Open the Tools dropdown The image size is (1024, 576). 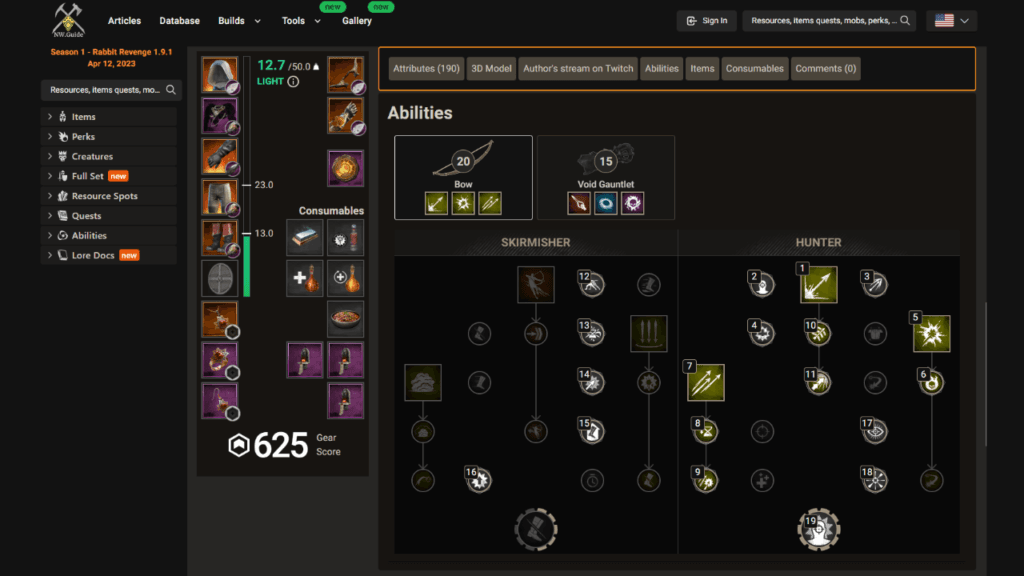(303, 20)
